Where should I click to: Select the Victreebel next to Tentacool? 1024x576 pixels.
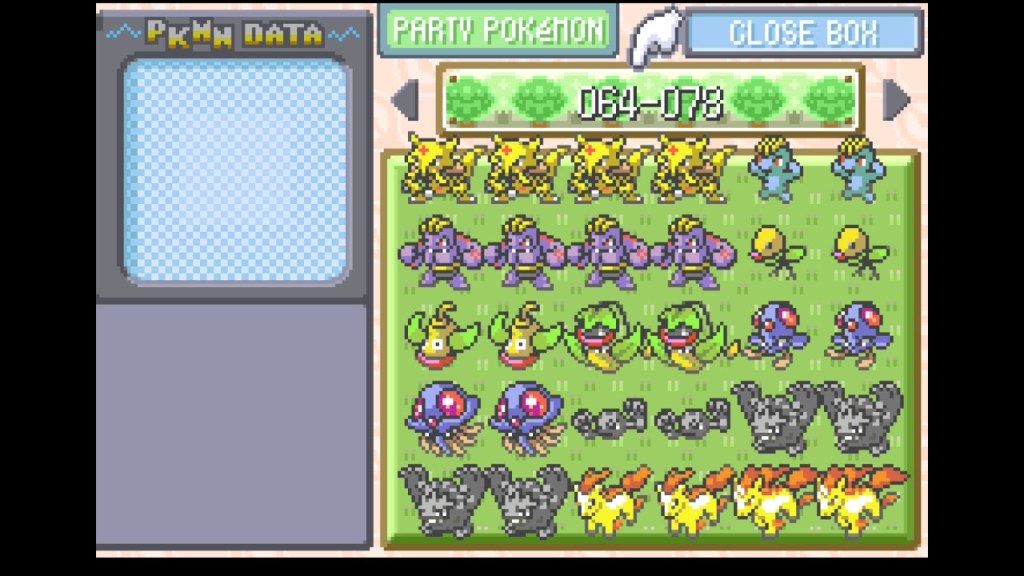pos(692,335)
